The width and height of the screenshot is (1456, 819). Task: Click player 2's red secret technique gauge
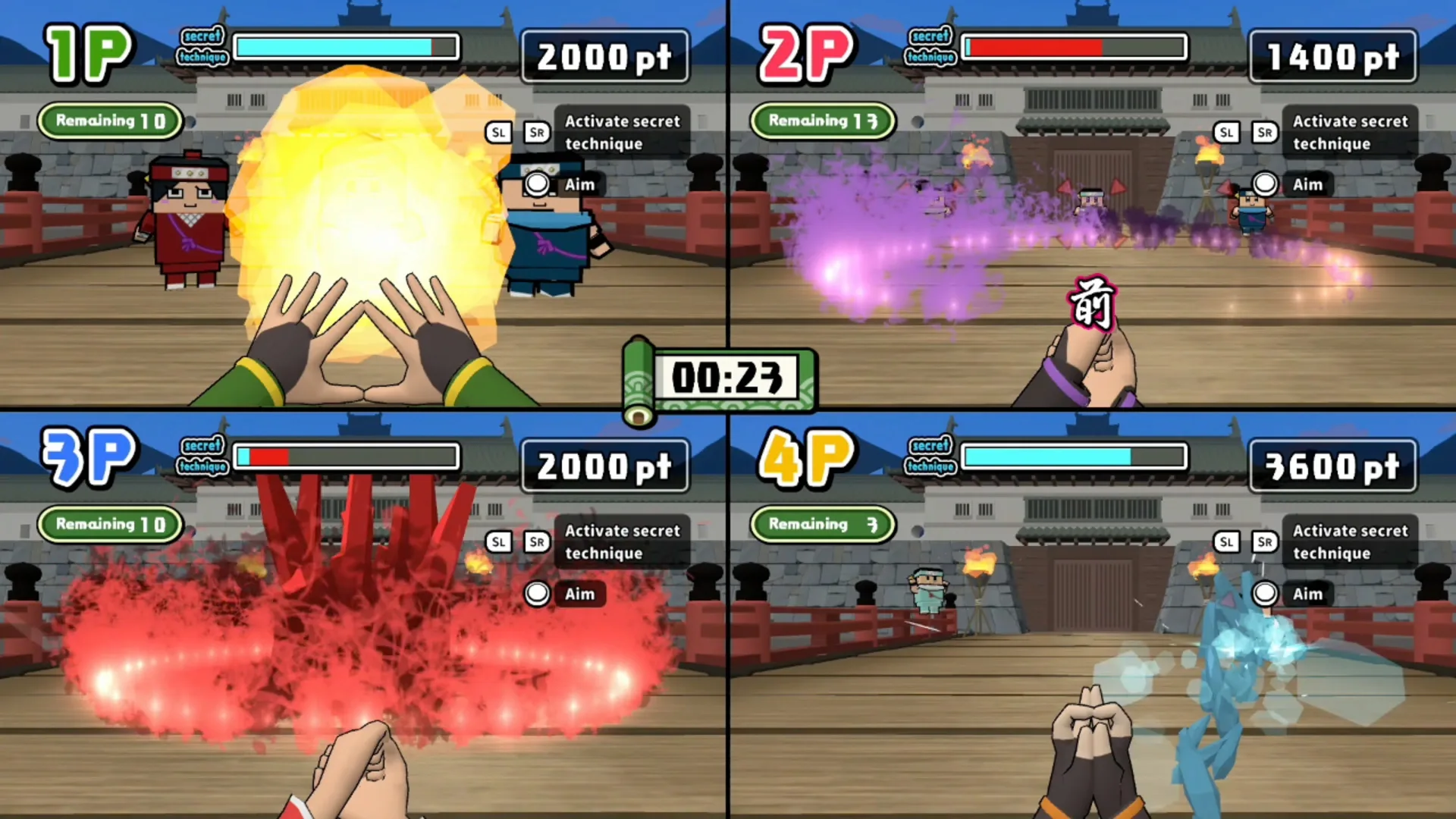[1073, 48]
